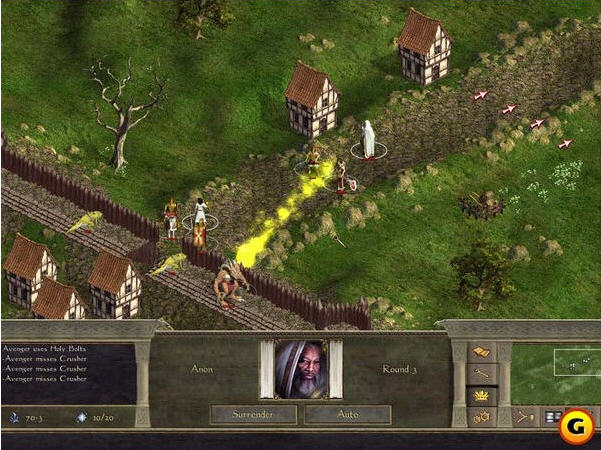Select the white-robed unit with selection ring
This screenshot has width=601, height=450.
(x=368, y=140)
